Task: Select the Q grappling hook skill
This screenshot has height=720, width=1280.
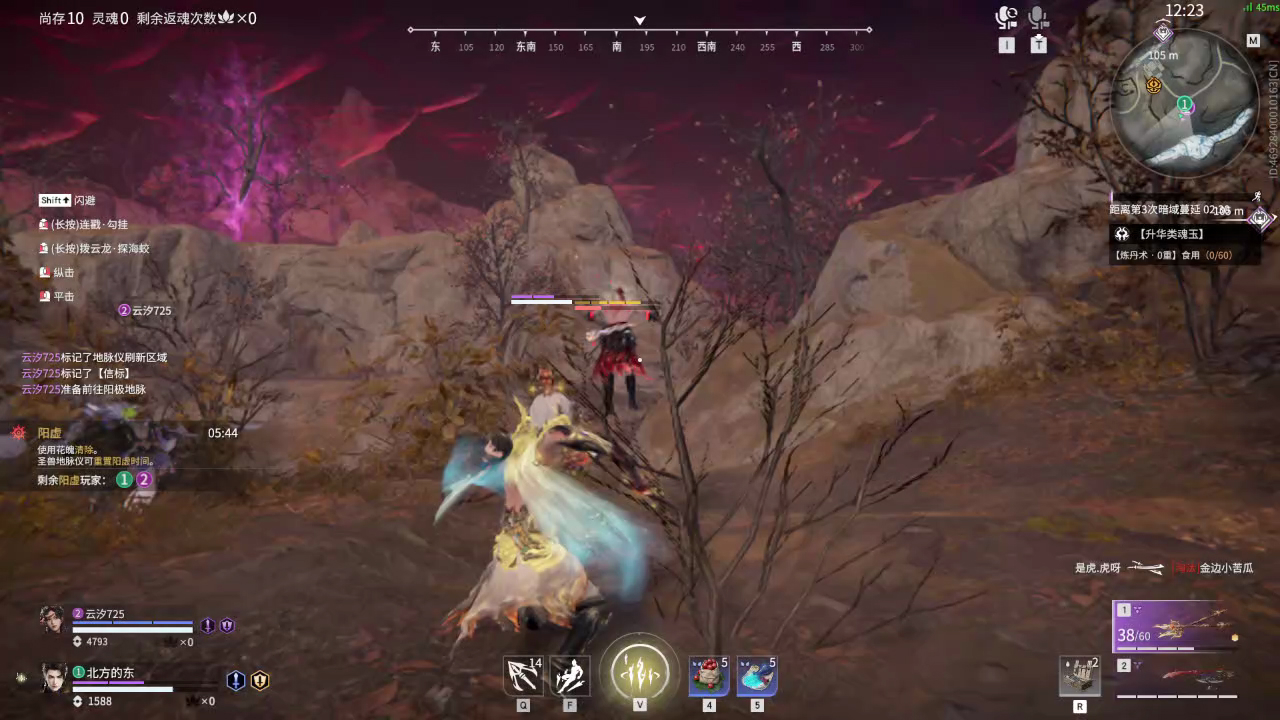Action: point(521,673)
